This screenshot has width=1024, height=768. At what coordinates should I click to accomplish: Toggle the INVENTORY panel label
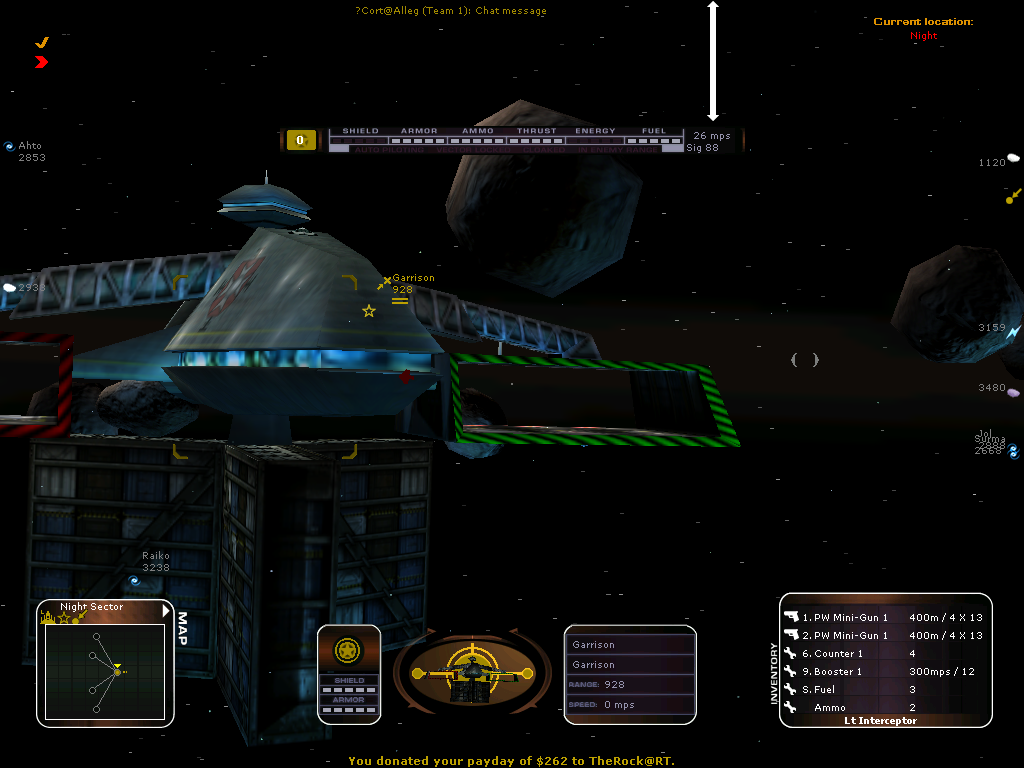tap(774, 674)
